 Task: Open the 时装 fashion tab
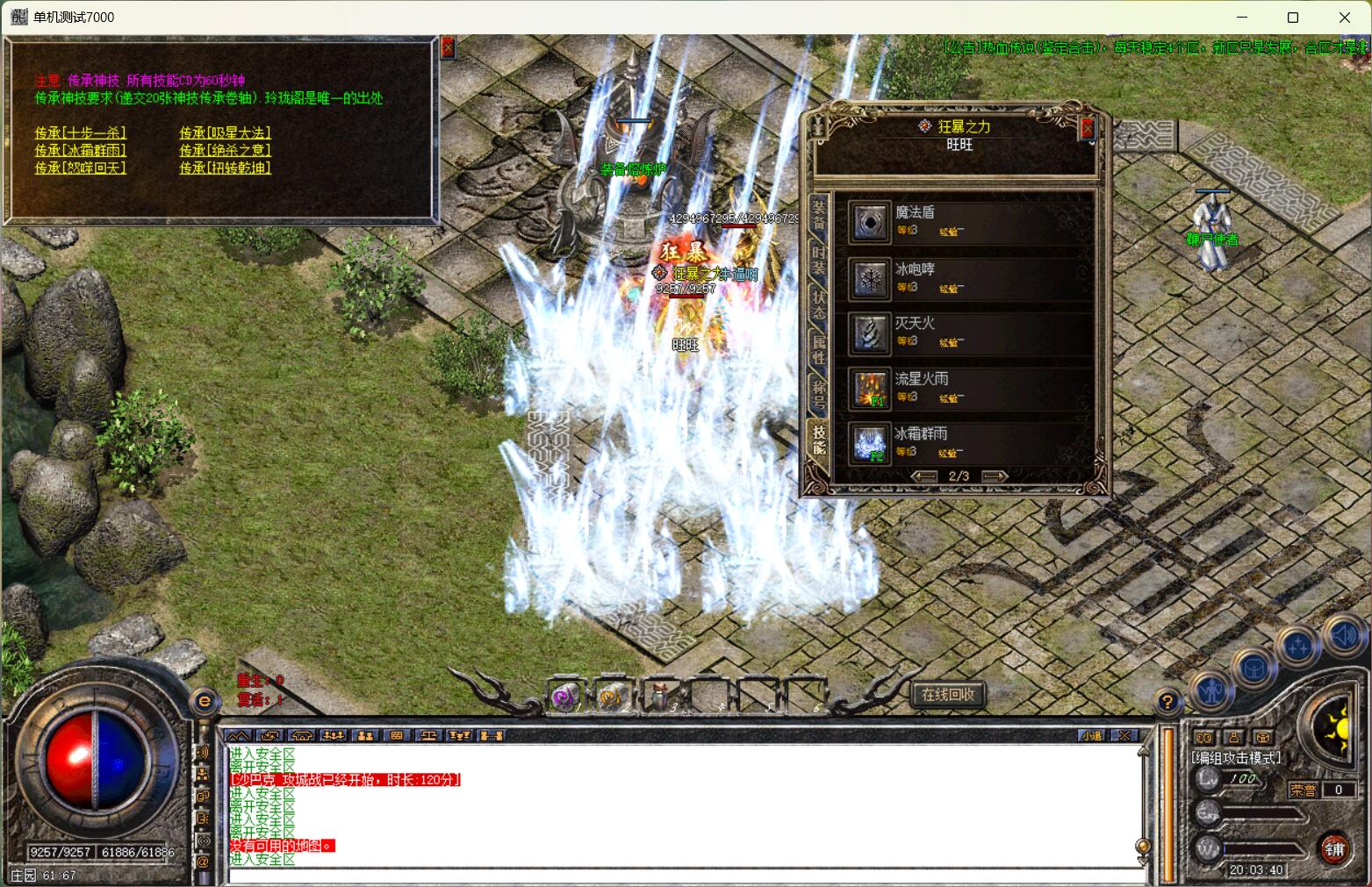pos(819,259)
